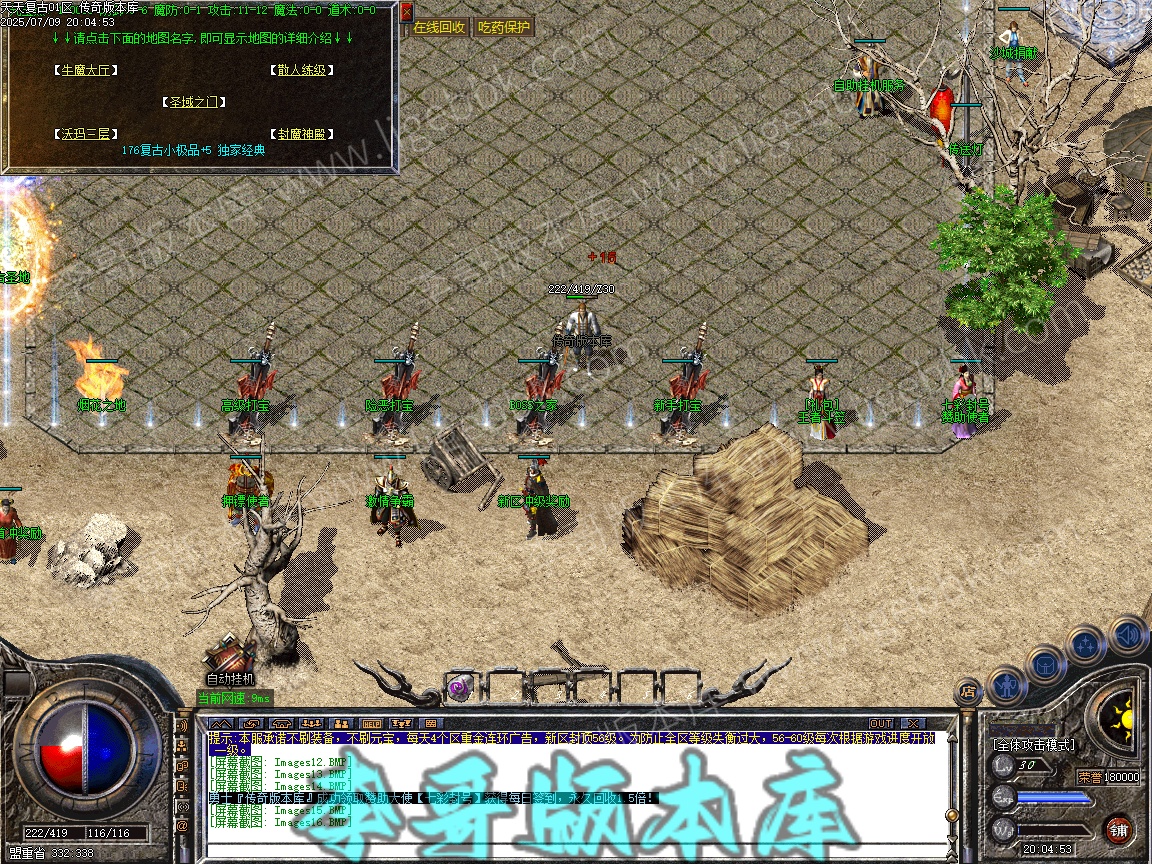
Task: Open the 封魔神殿 map entry
Action: [x=301, y=134]
